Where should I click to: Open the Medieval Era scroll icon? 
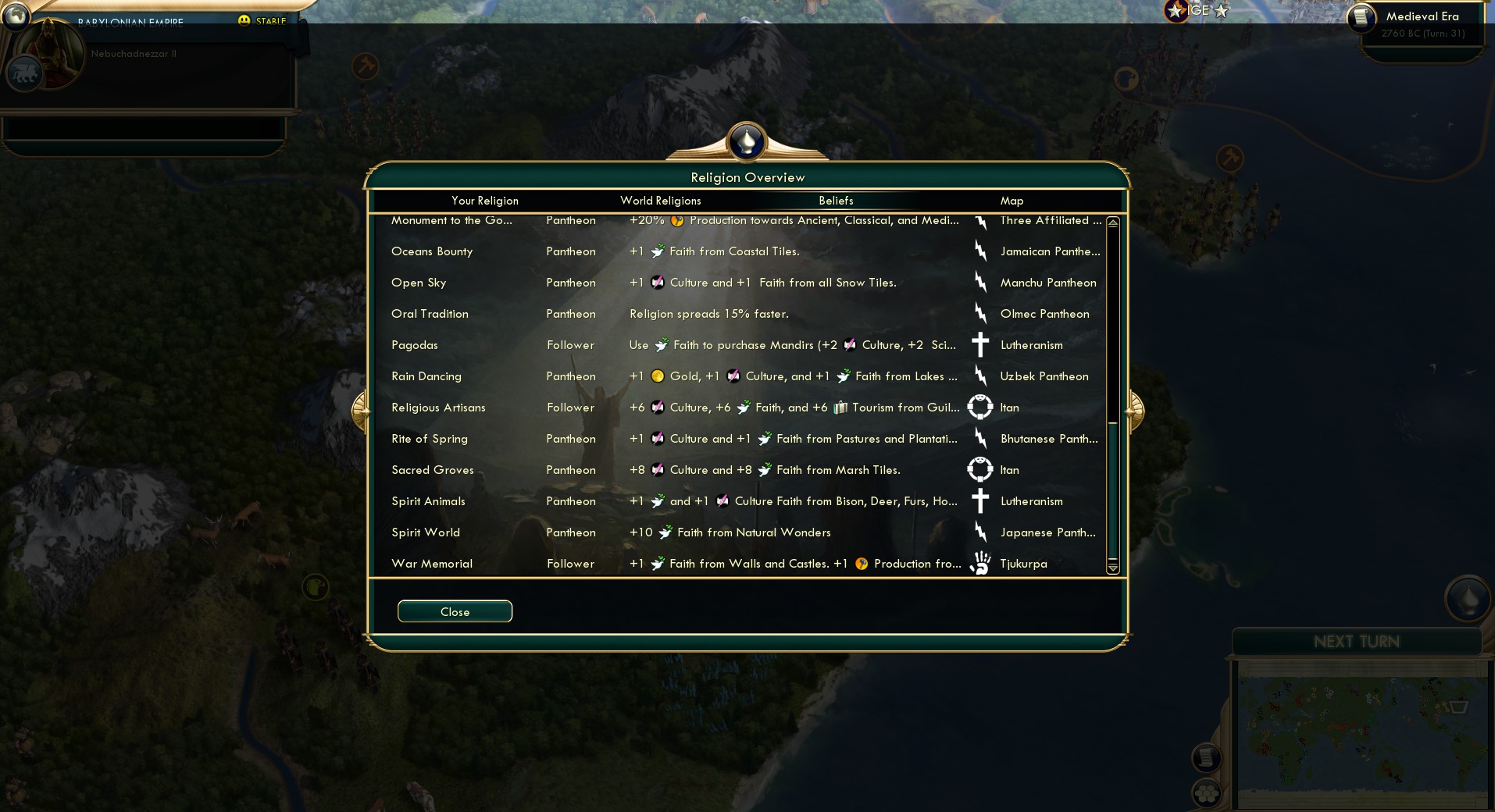click(x=1363, y=16)
